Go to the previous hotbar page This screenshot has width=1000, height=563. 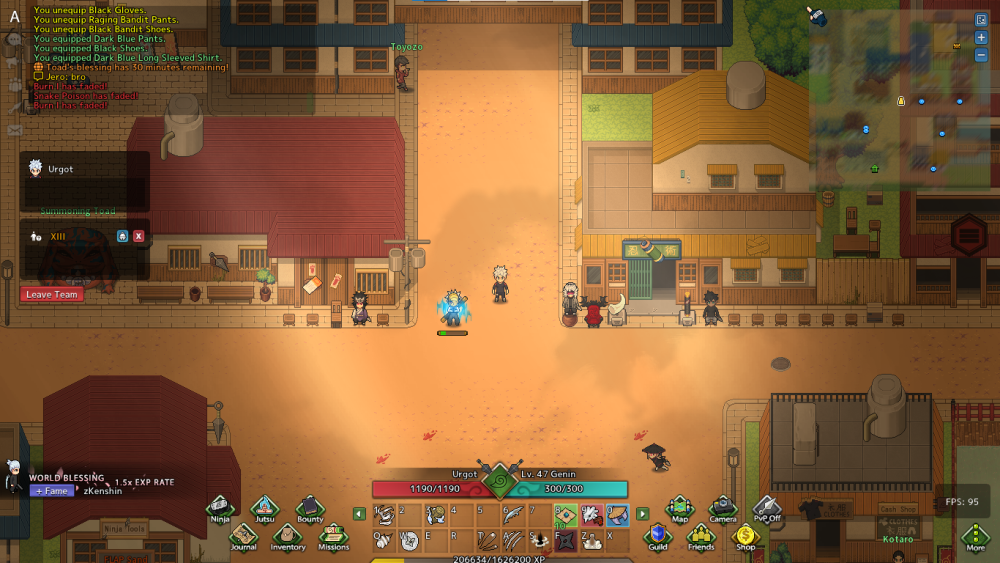point(359,514)
